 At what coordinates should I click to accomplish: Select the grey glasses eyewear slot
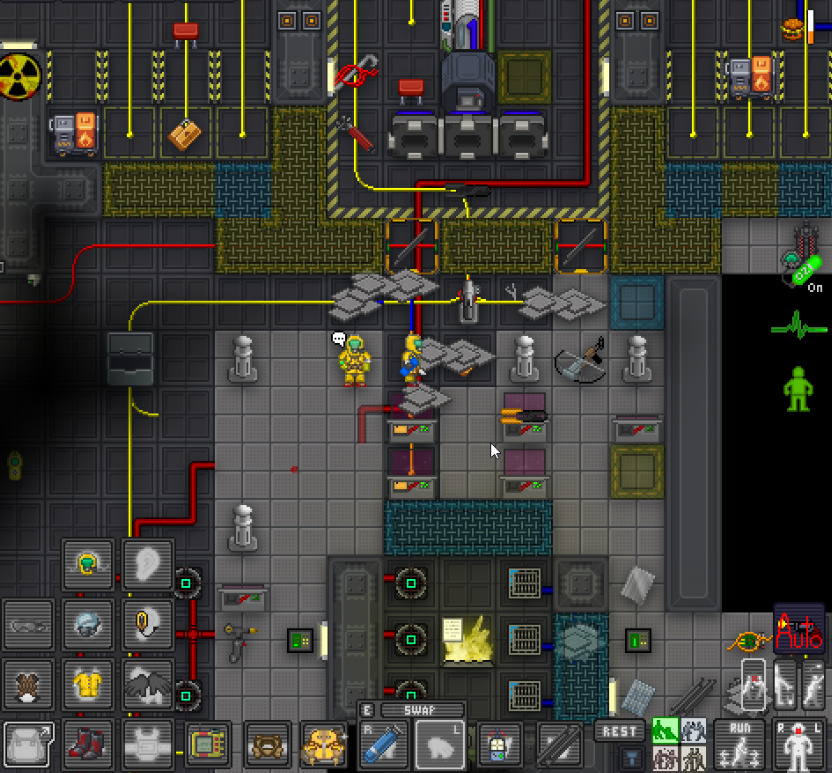pos(29,626)
